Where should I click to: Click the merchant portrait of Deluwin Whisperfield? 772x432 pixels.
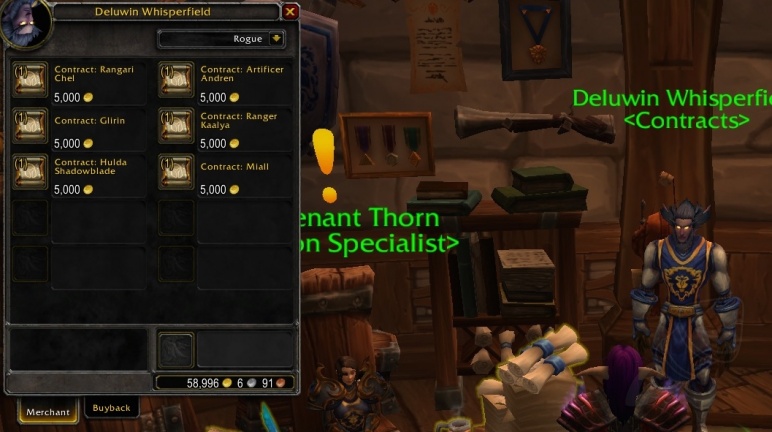pyautogui.click(x=24, y=23)
